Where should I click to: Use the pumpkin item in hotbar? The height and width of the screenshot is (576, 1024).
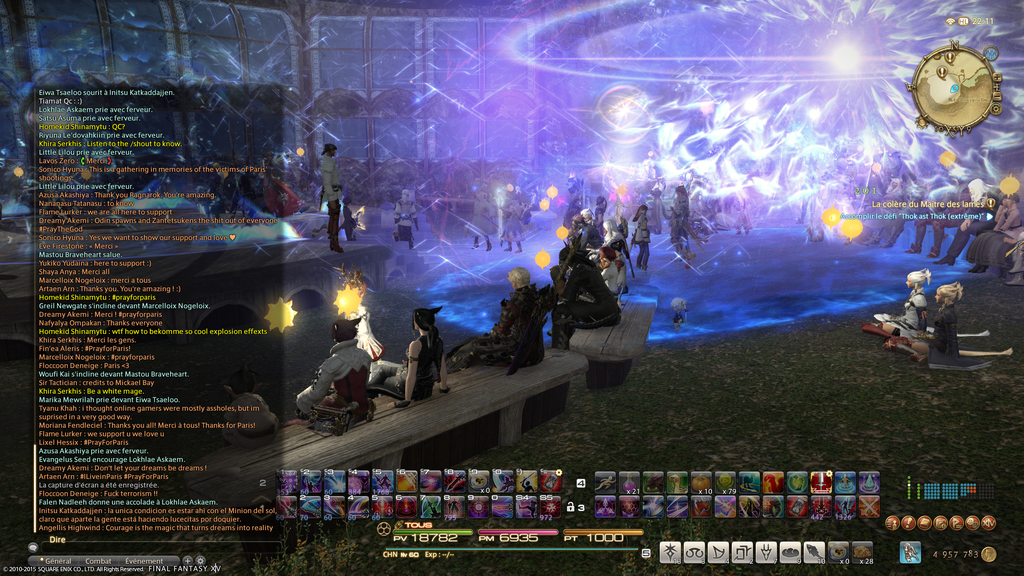pyautogui.click(x=701, y=482)
